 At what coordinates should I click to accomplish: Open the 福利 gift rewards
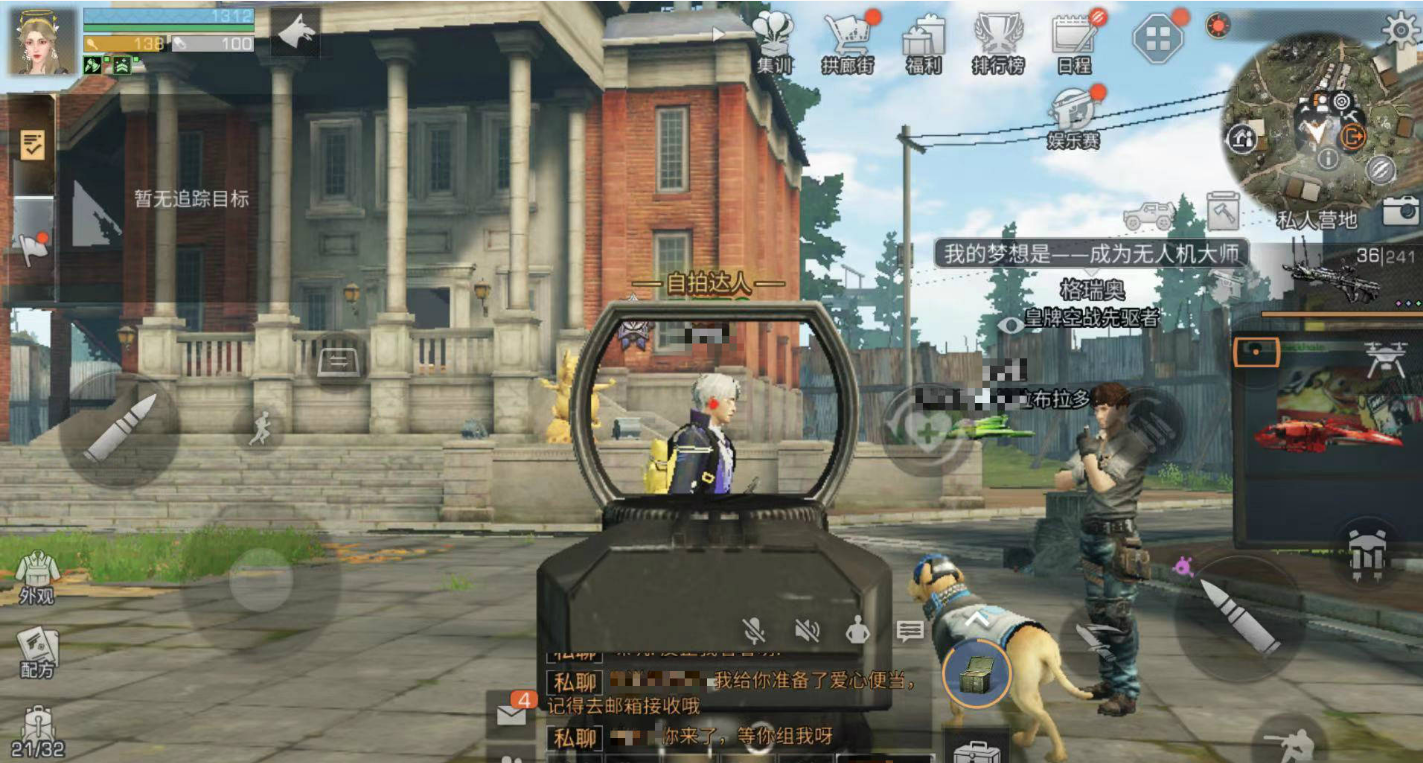(x=923, y=42)
